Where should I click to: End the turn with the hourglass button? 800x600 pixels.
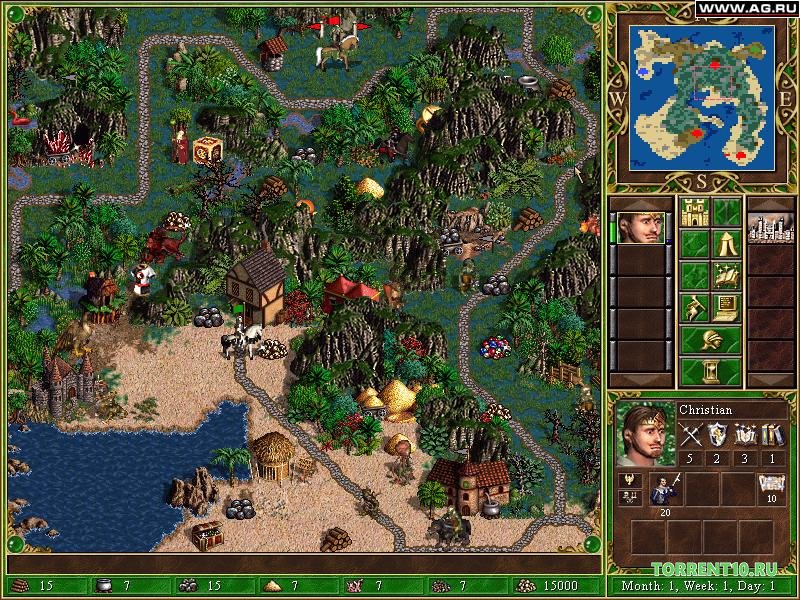tap(710, 371)
